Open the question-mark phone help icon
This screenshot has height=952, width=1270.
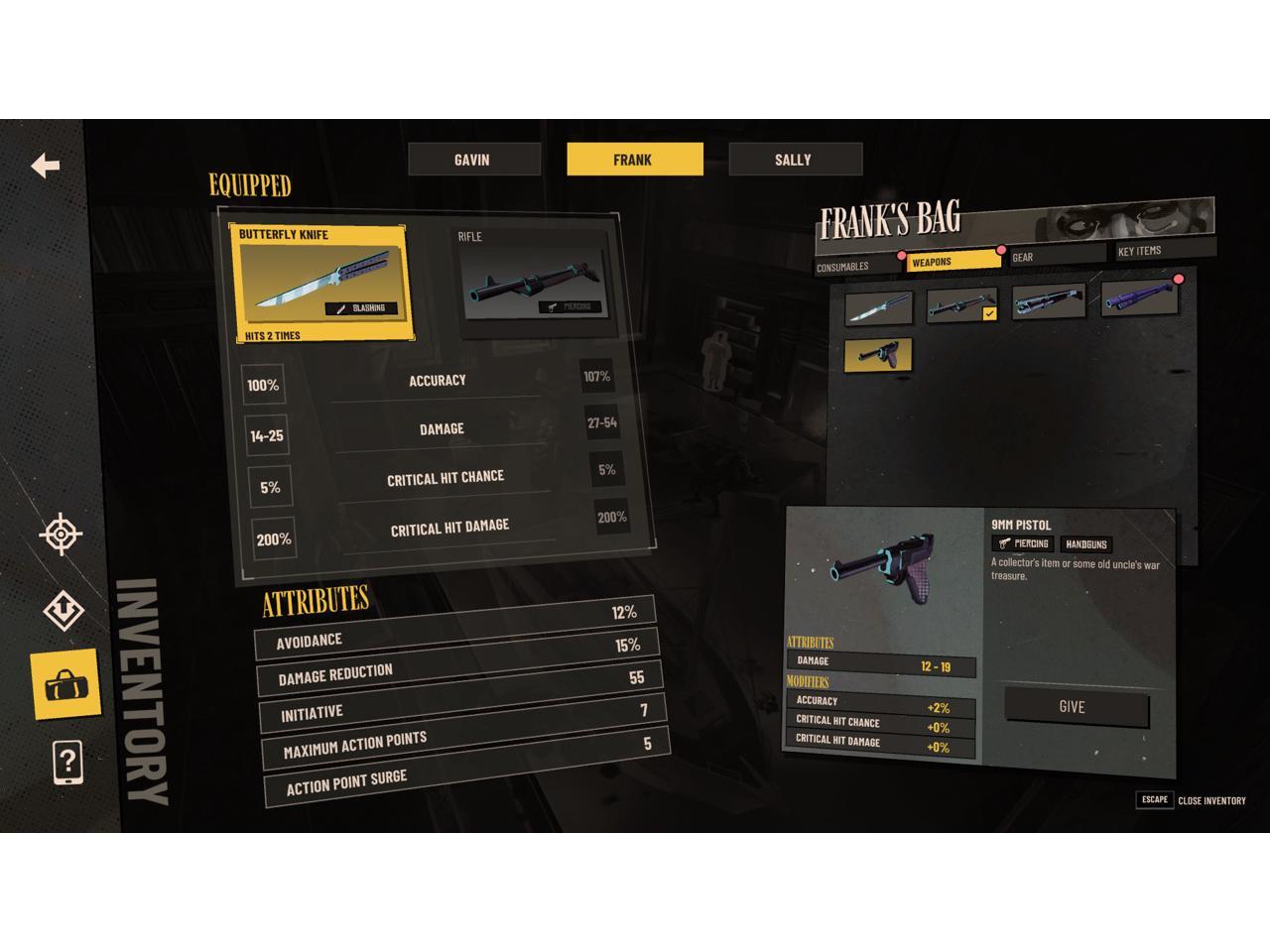tap(66, 762)
